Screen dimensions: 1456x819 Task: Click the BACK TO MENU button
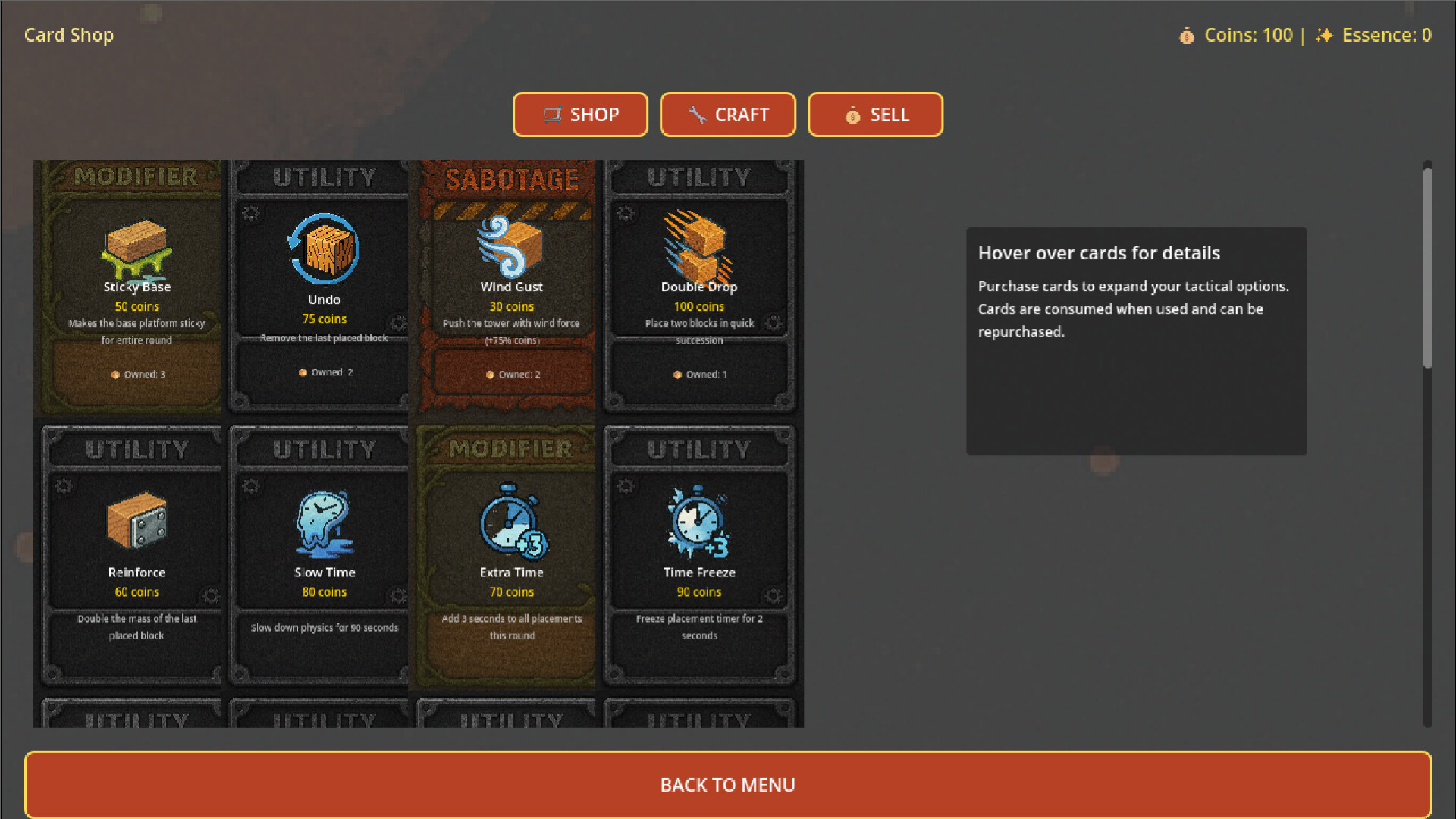pyautogui.click(x=728, y=785)
